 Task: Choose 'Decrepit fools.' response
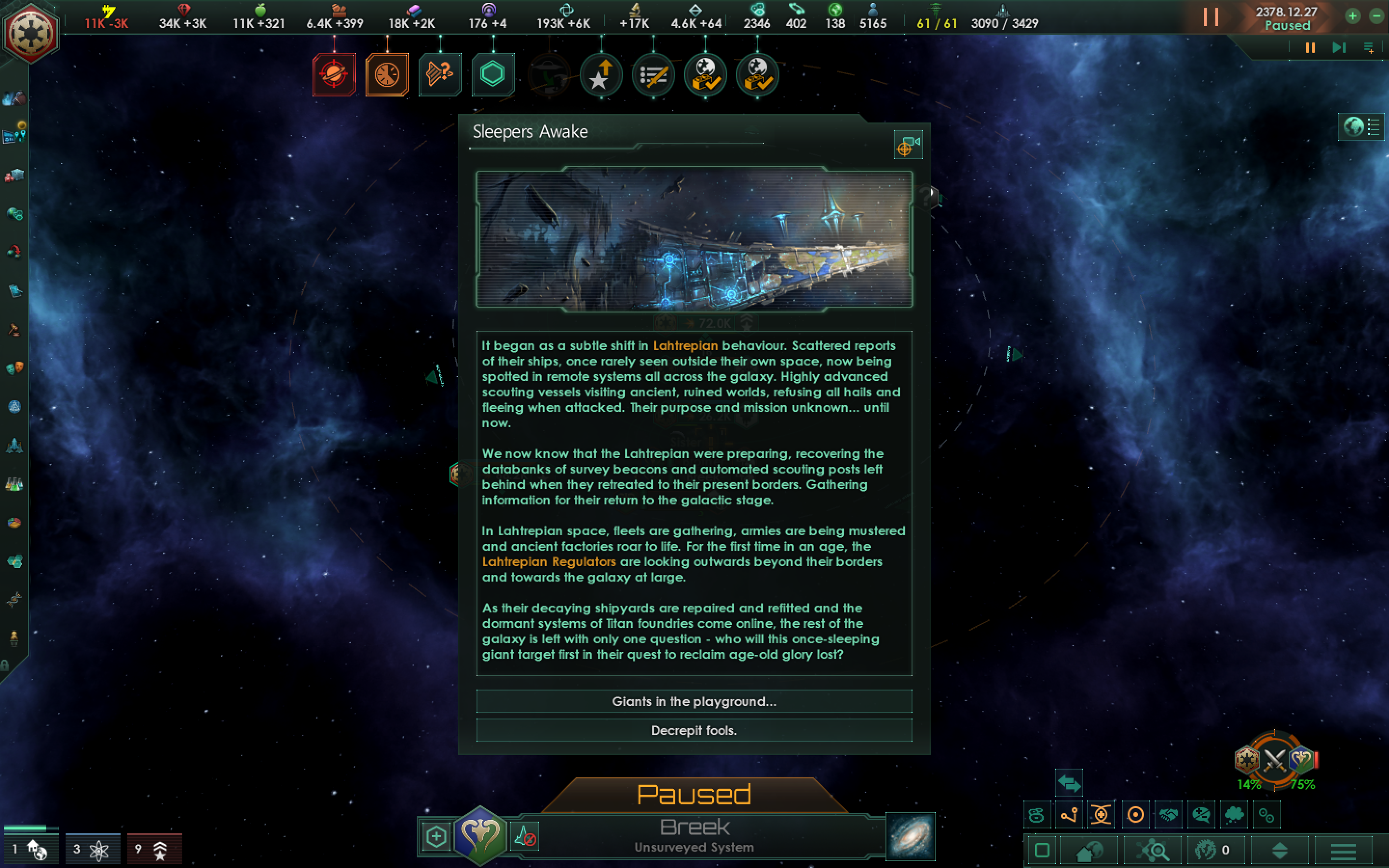click(x=694, y=730)
